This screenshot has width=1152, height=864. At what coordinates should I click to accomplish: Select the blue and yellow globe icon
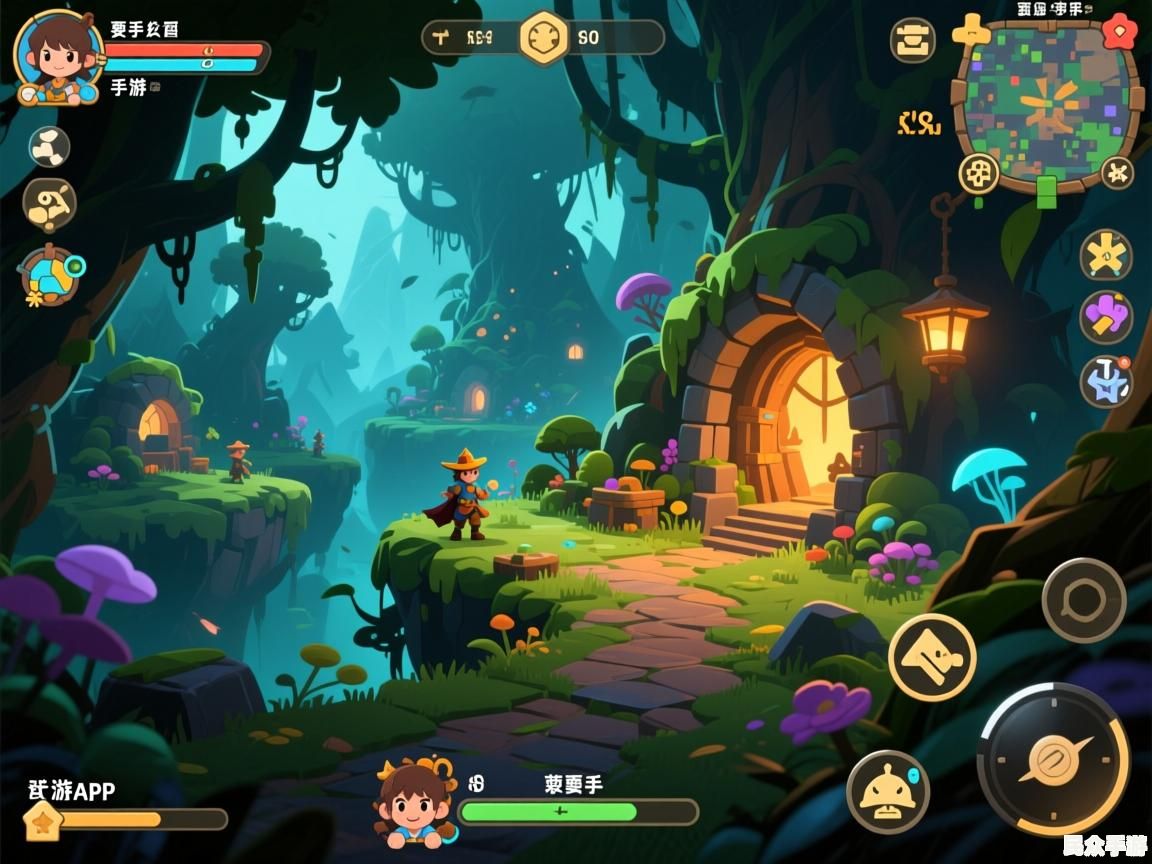coord(50,275)
